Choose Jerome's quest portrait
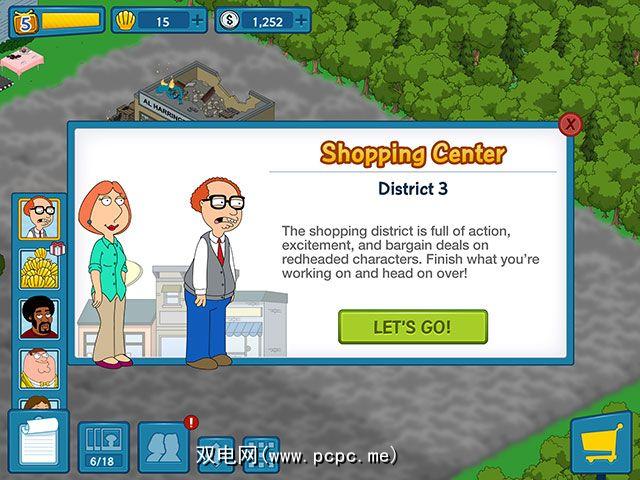640x480 pixels. click(x=39, y=318)
